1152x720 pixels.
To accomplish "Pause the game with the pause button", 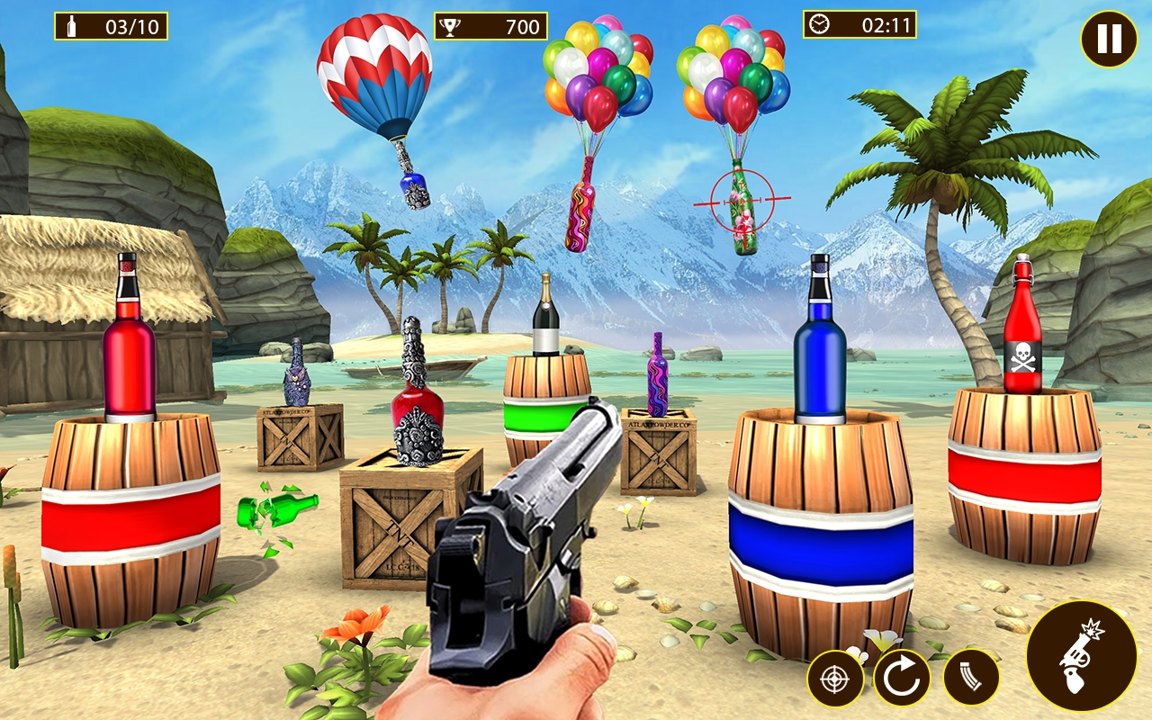I will coord(1109,39).
